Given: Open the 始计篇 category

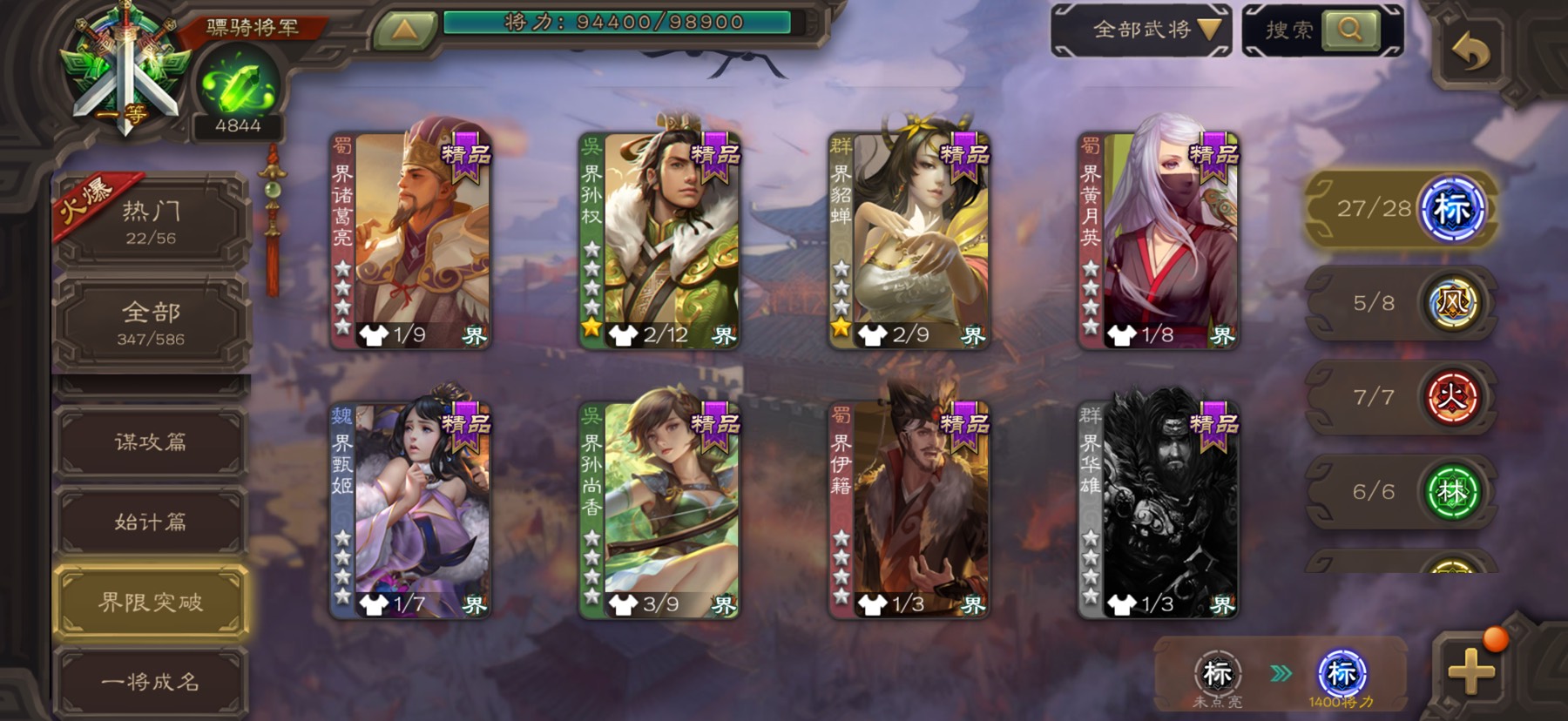Looking at the screenshot, I should point(151,522).
